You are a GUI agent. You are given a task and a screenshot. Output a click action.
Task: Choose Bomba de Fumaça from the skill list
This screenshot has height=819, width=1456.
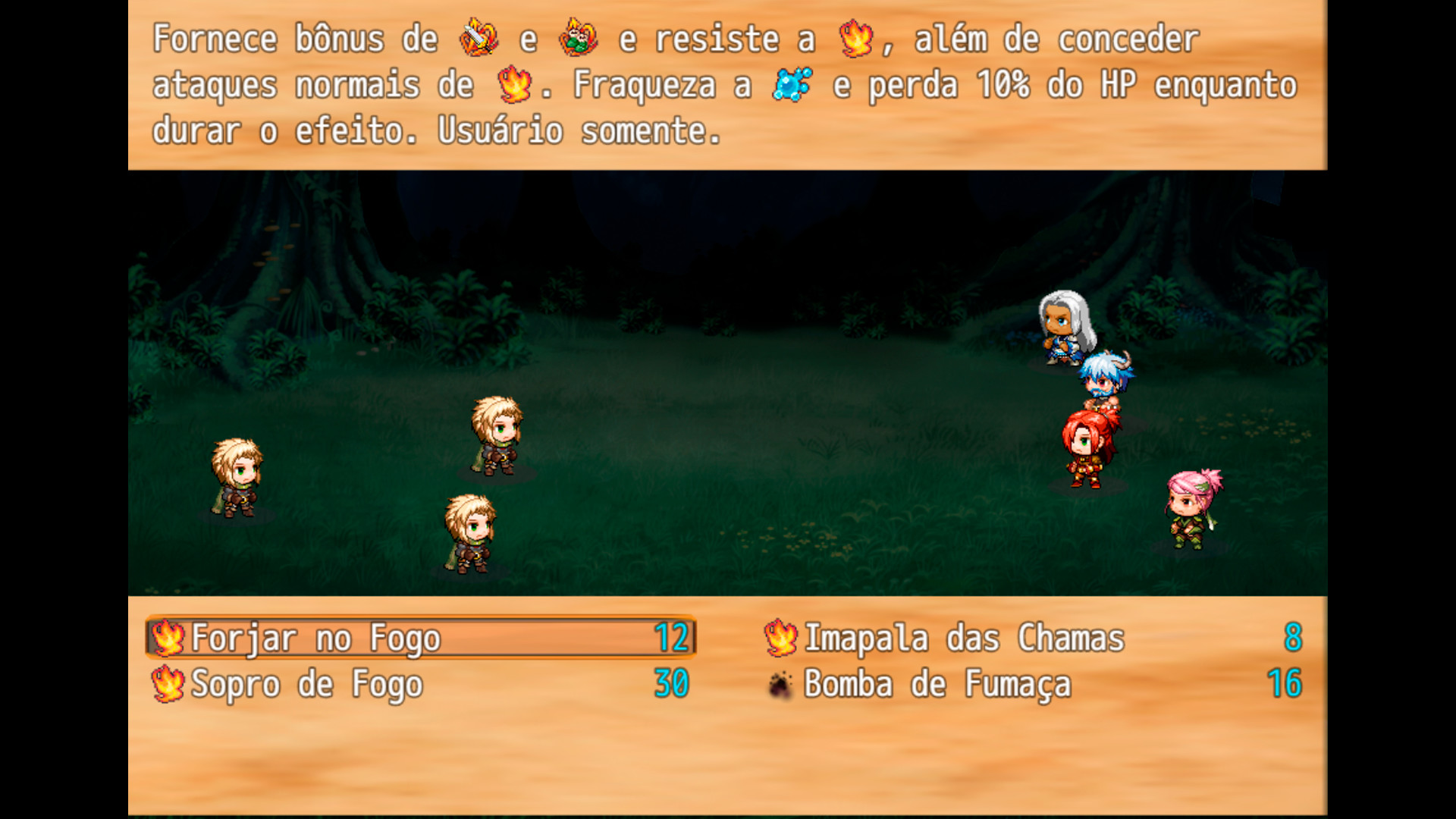tap(937, 684)
